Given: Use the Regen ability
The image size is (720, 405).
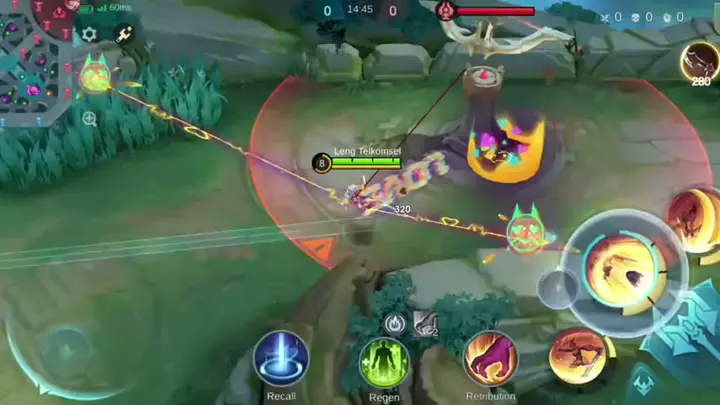Looking at the screenshot, I should click(x=384, y=360).
